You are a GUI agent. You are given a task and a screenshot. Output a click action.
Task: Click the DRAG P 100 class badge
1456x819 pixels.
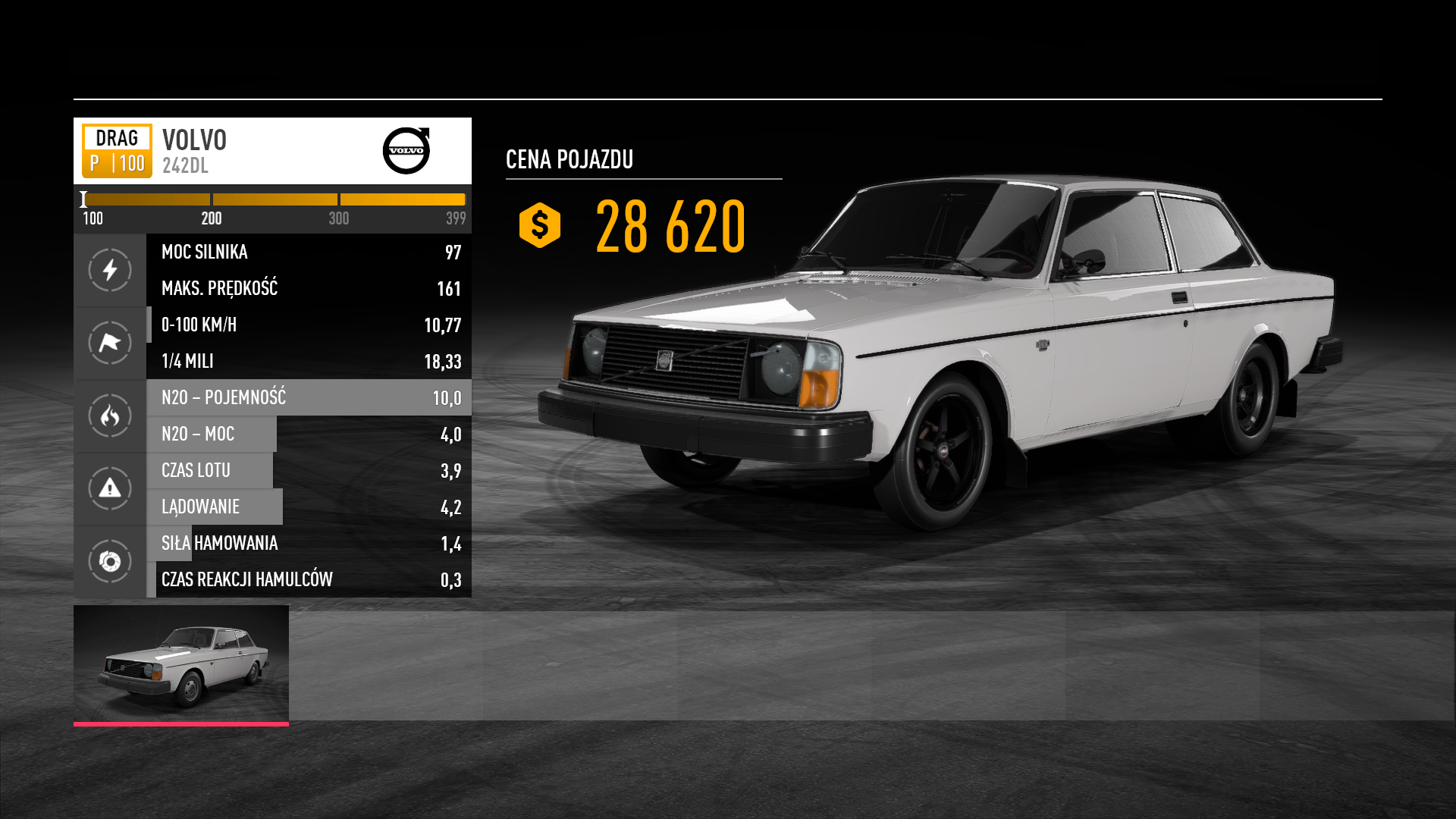117,150
